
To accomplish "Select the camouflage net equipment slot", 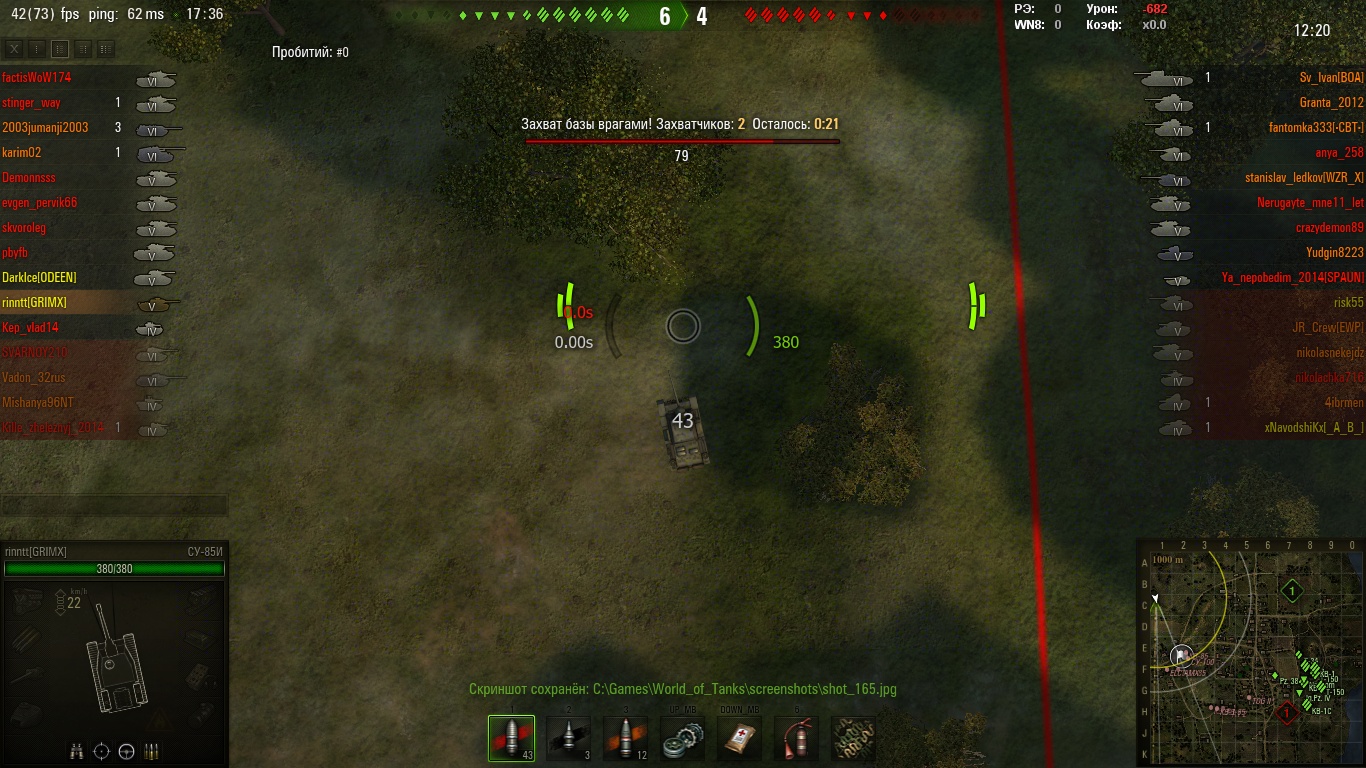I will pos(853,739).
